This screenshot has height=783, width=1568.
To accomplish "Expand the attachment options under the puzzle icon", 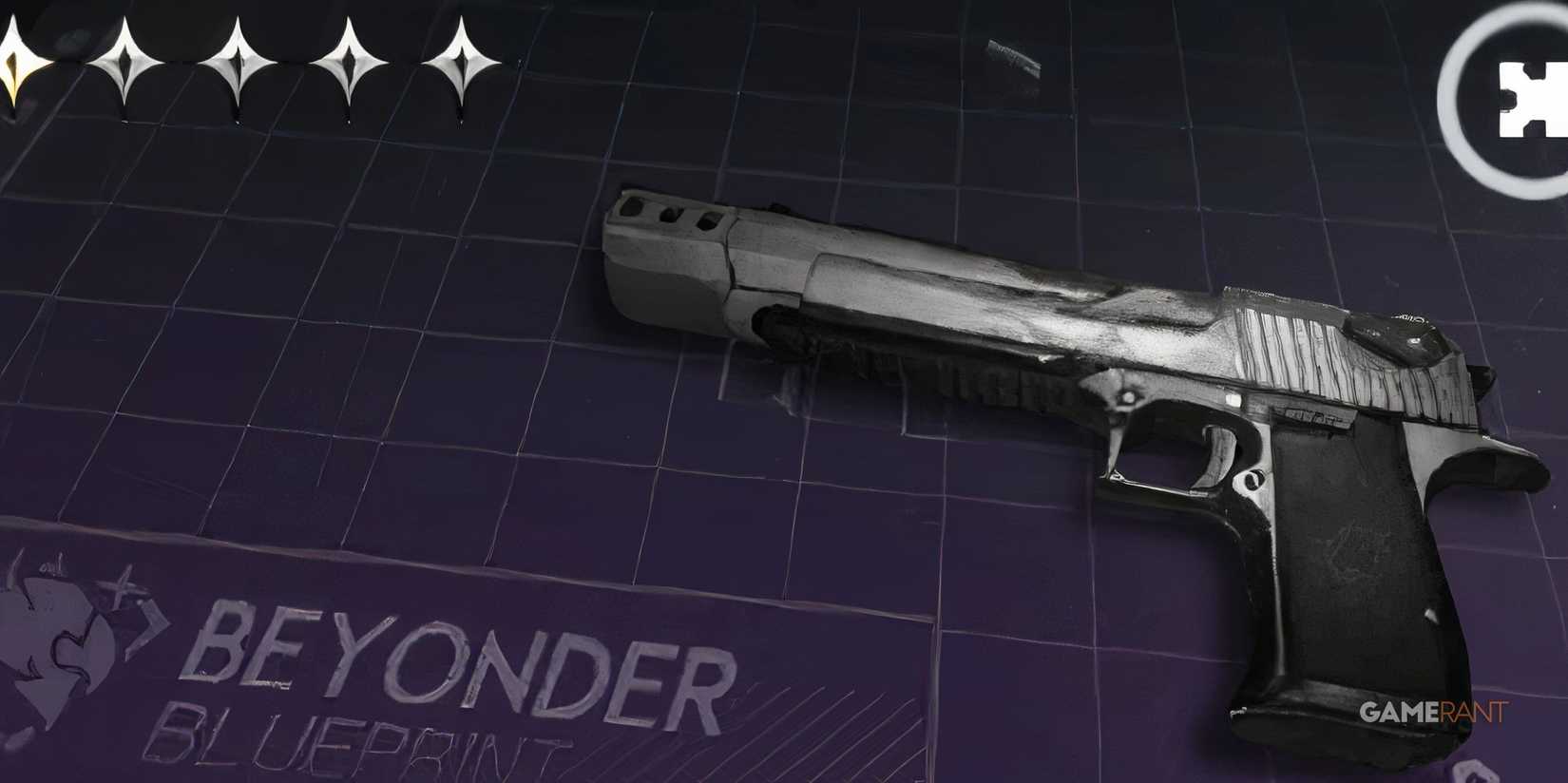I will pyautogui.click(x=1520, y=90).
